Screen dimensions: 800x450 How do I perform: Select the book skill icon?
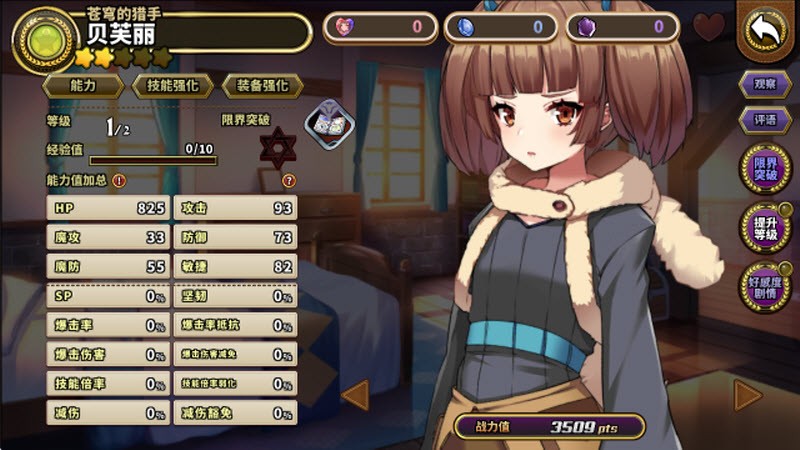[324, 123]
